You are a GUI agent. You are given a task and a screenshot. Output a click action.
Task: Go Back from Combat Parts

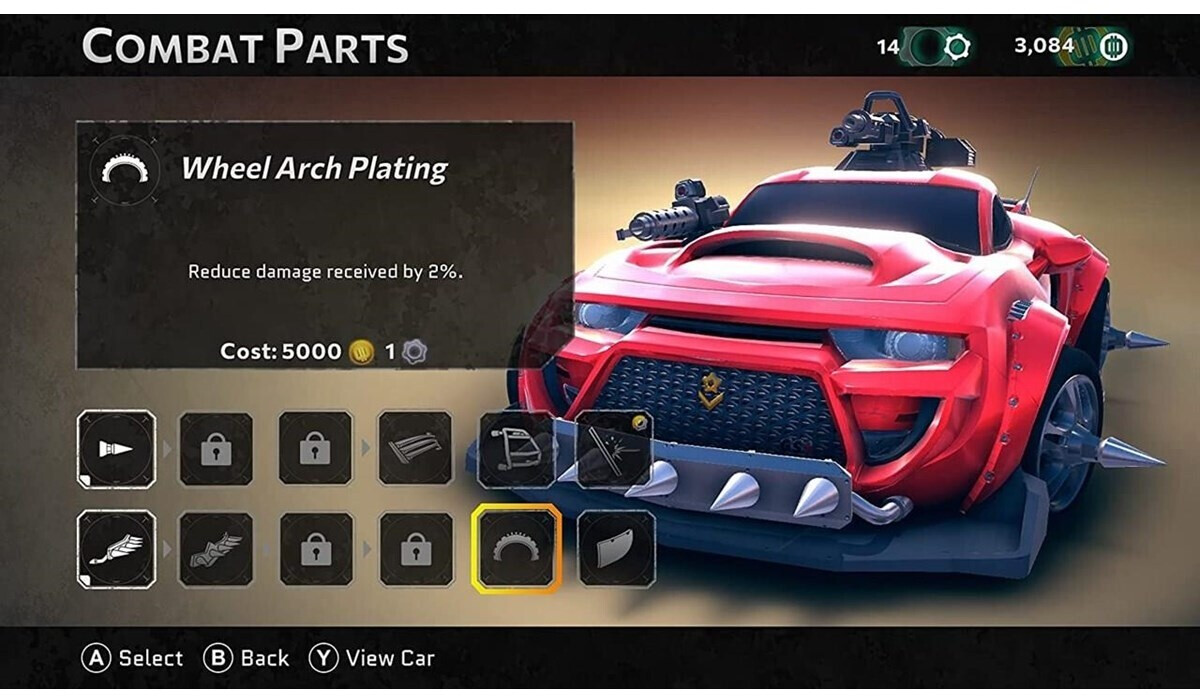click(x=247, y=658)
